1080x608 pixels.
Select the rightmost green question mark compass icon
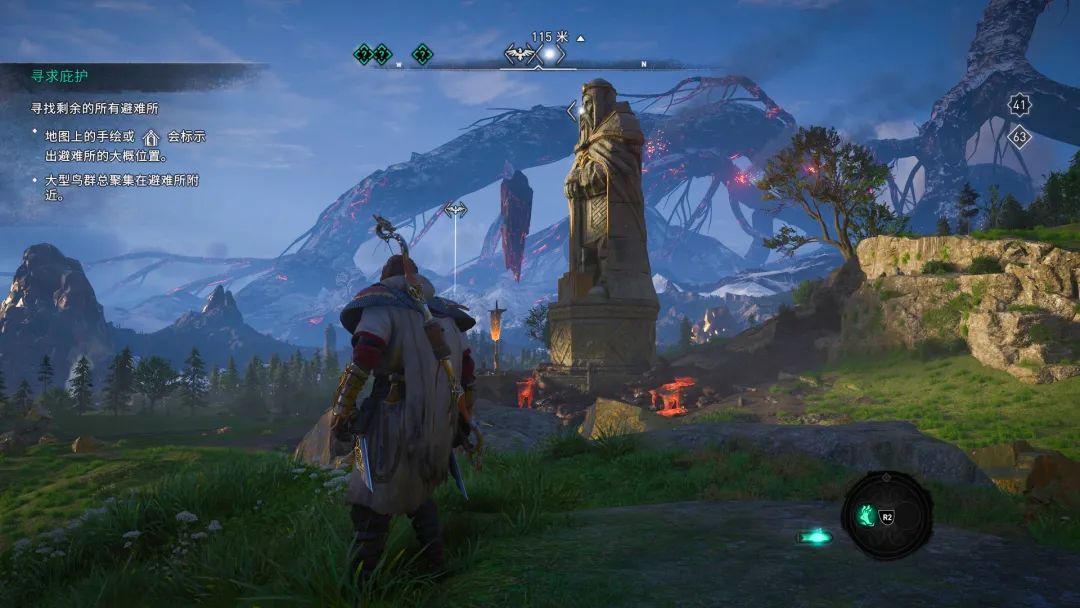422,54
